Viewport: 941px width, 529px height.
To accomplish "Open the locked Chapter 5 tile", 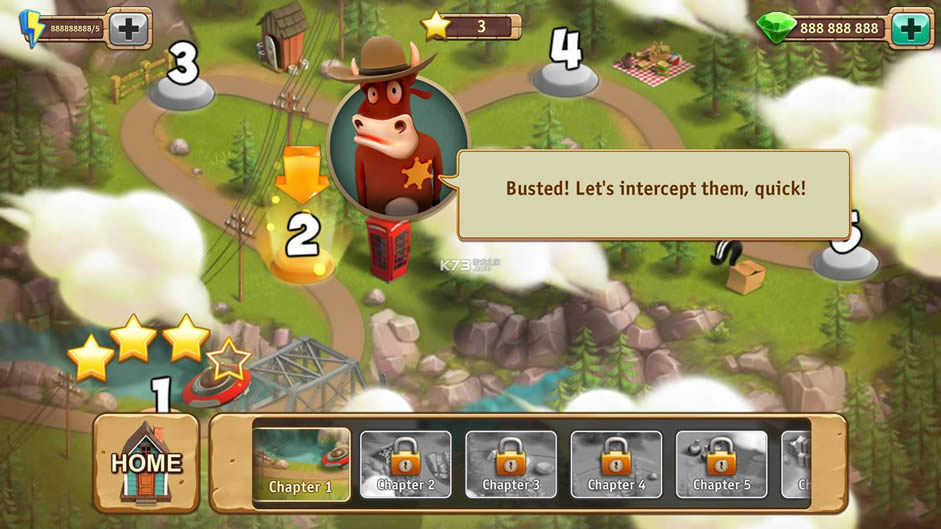I will 721,464.
